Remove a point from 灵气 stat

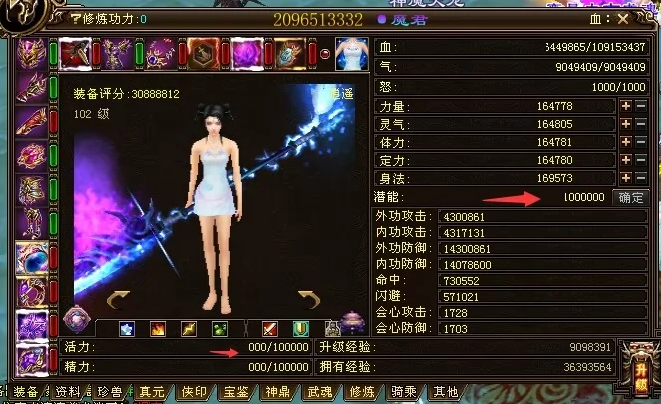[x=641, y=124]
